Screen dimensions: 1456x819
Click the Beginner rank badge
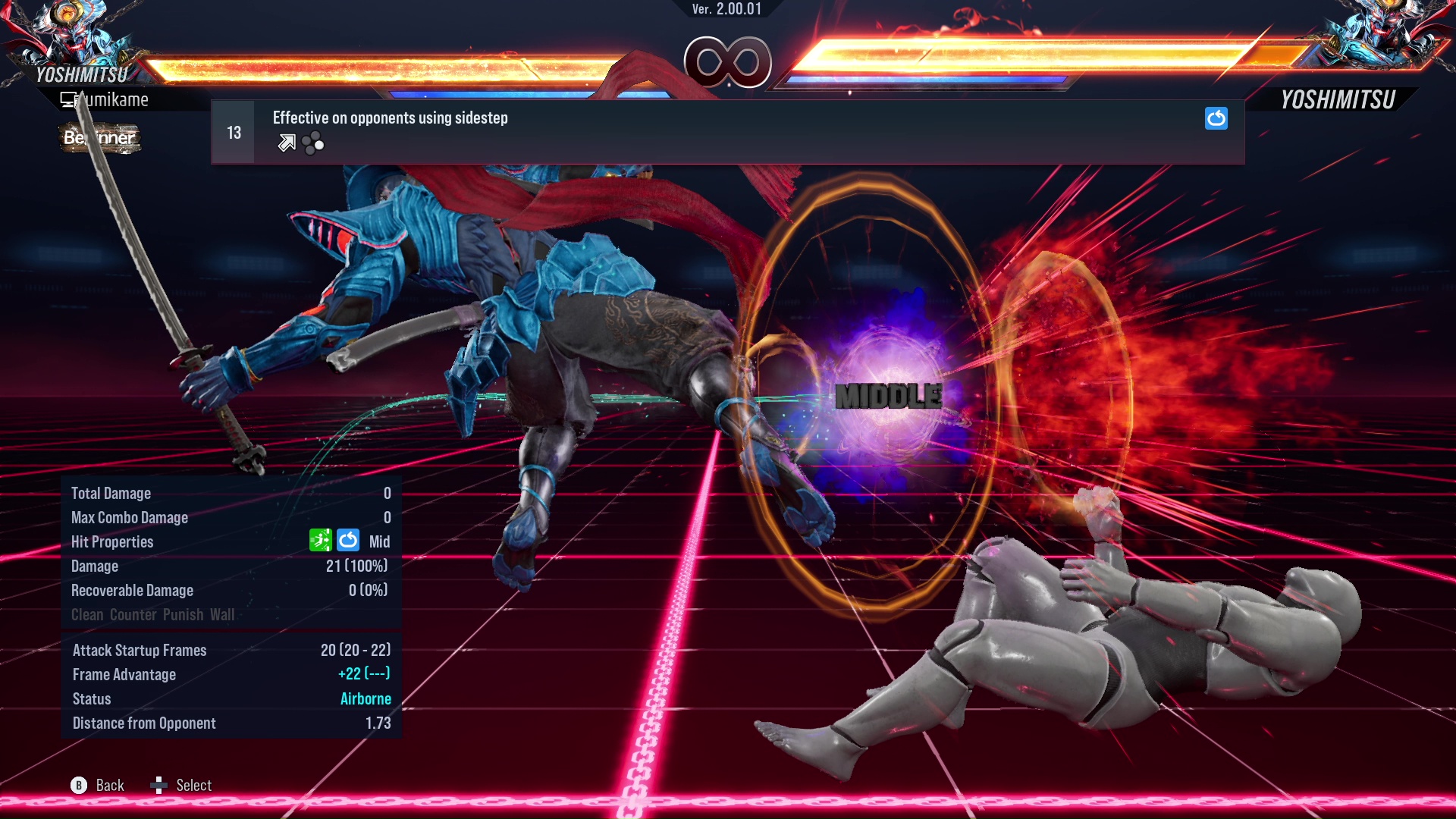coord(99,139)
